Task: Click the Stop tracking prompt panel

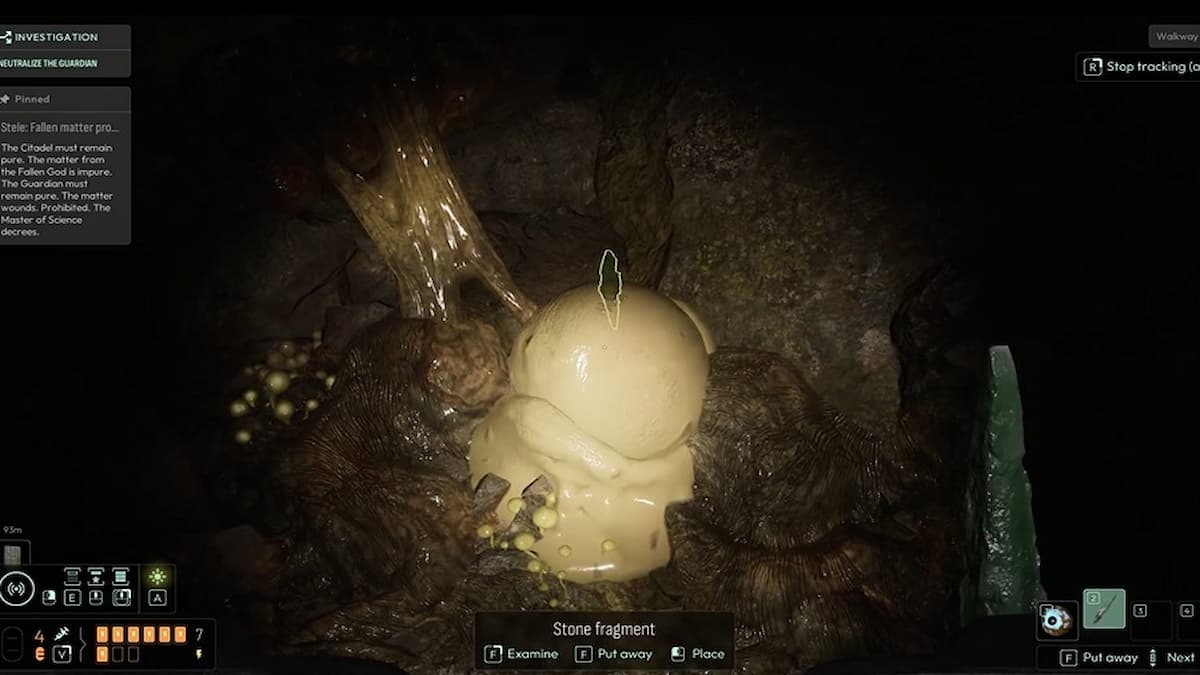Action: pyautogui.click(x=1140, y=67)
